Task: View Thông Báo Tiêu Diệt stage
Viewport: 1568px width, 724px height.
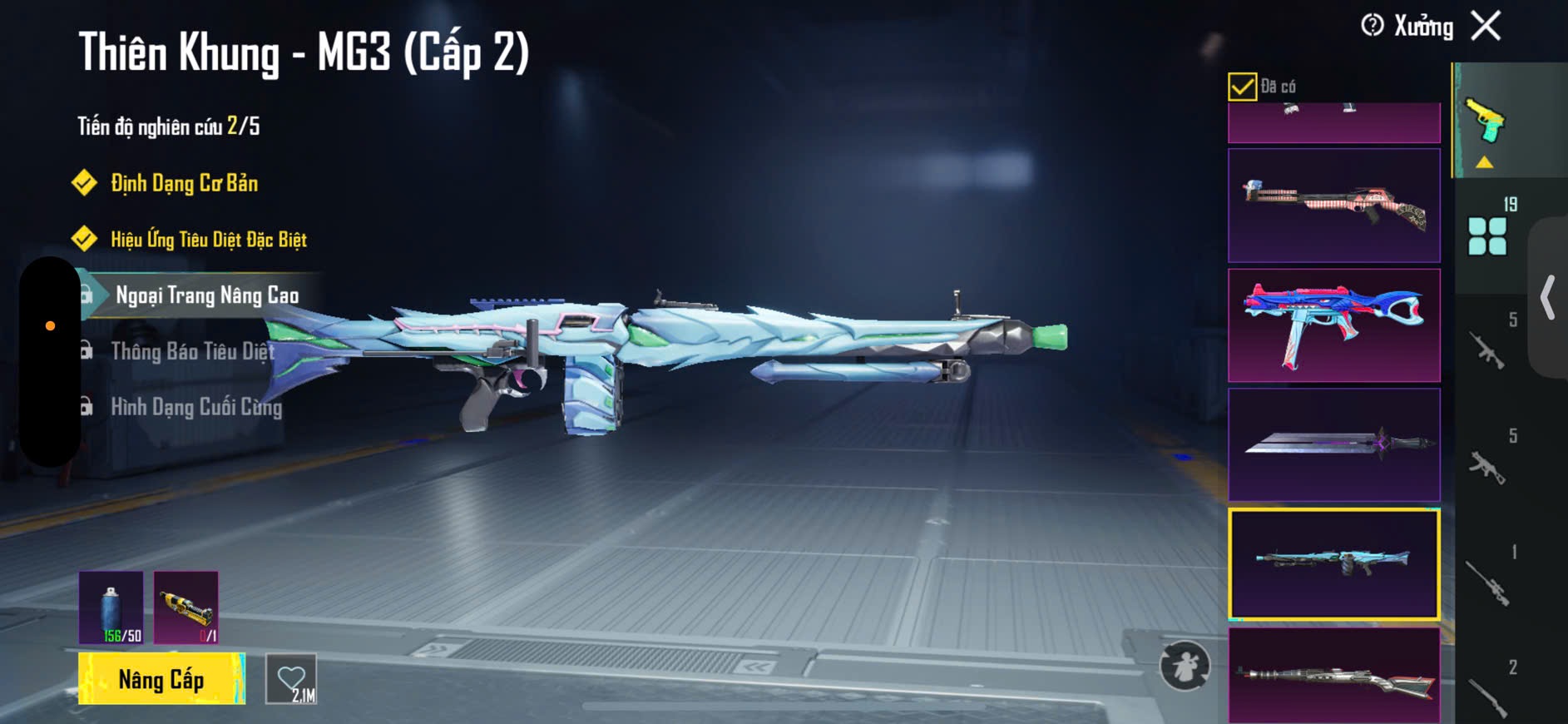Action: (192, 351)
